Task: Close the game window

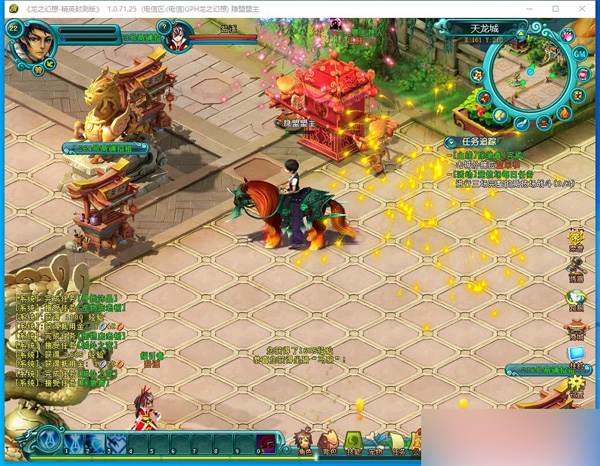Action: tap(581, 9)
